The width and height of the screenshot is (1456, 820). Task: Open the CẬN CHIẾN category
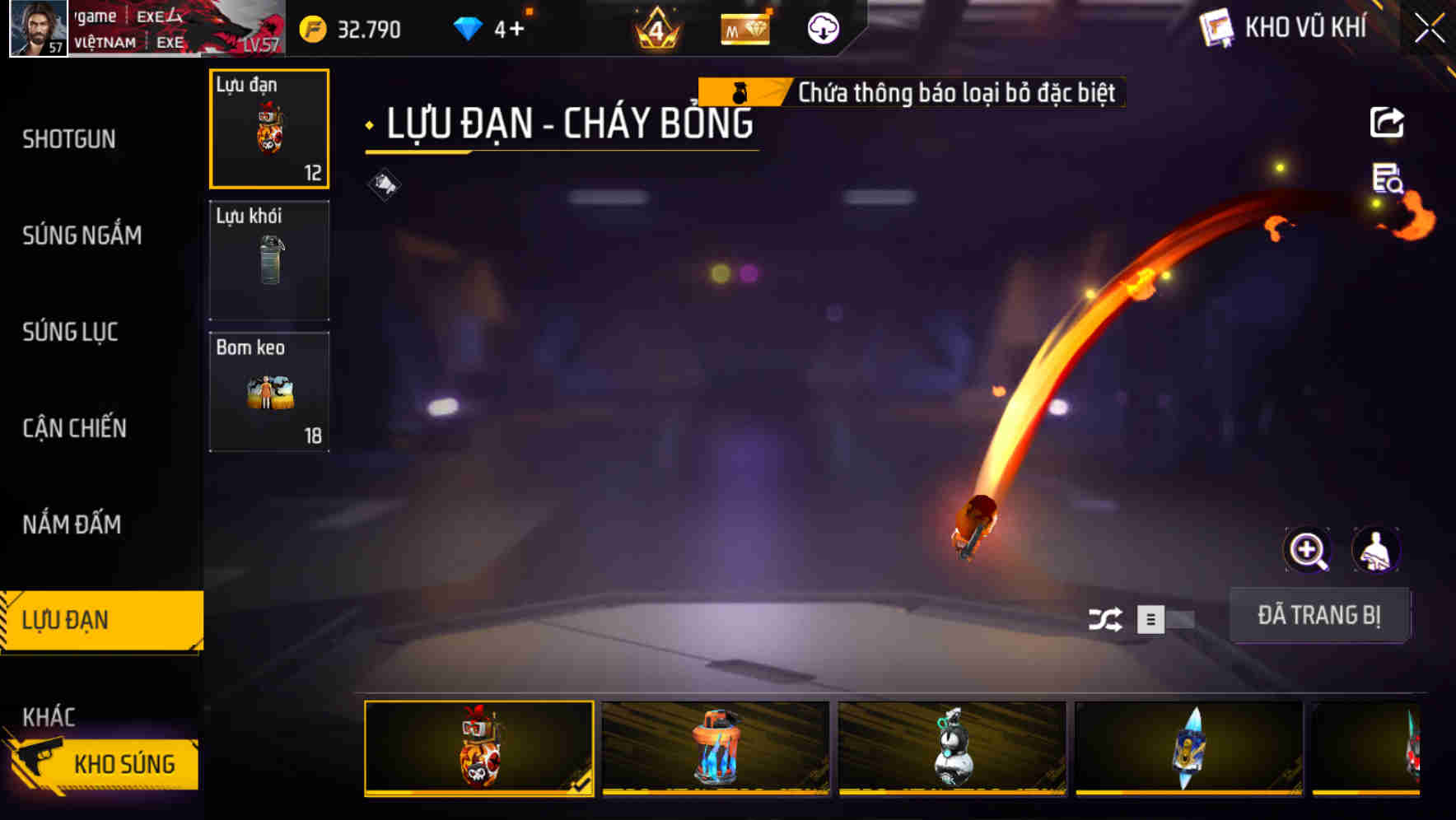tap(73, 429)
